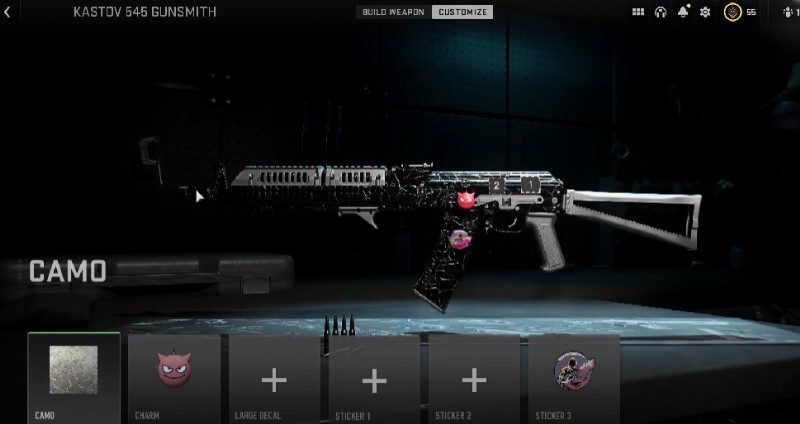Open settings with the gear icon

coord(705,12)
